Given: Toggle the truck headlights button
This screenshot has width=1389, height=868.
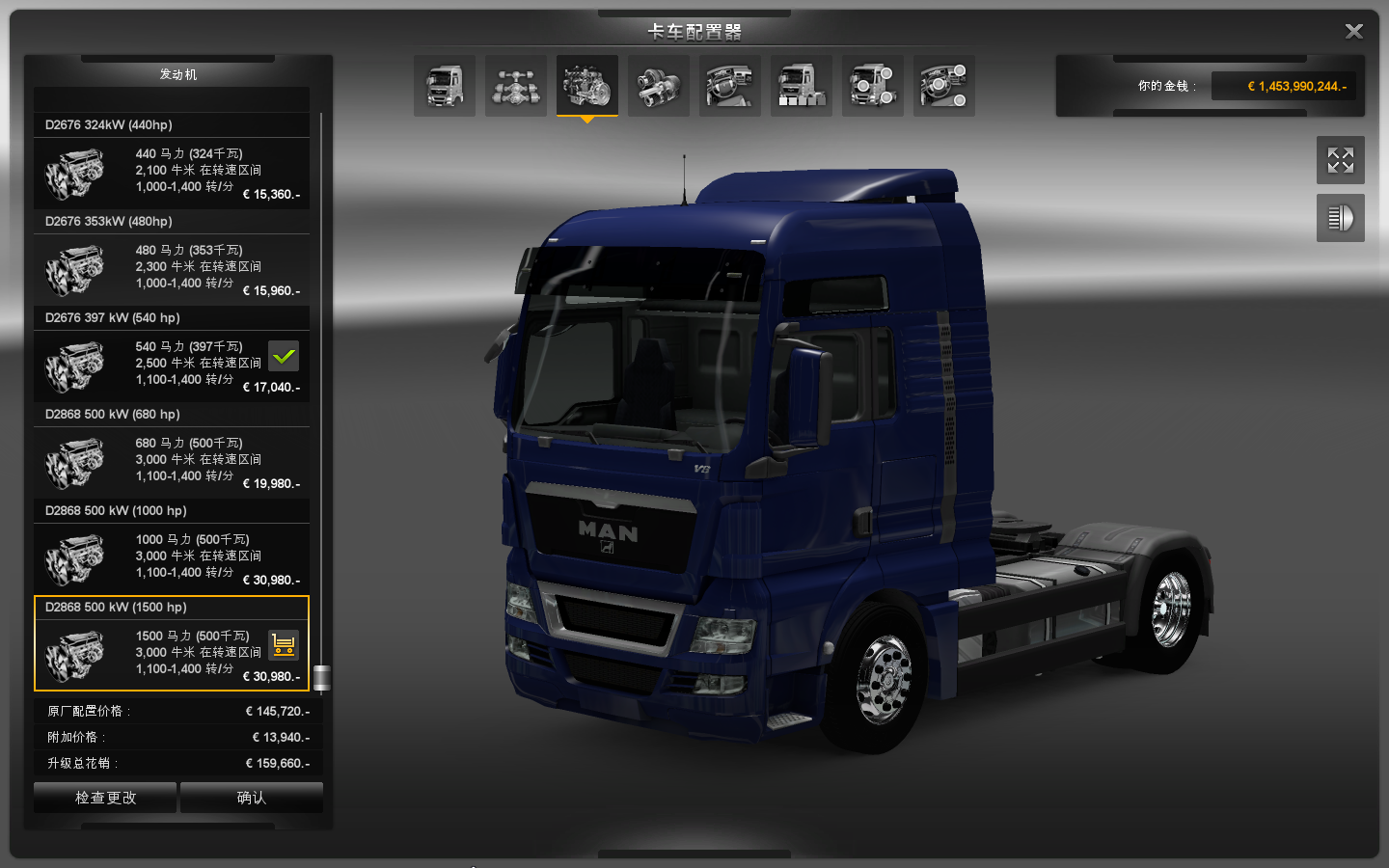Looking at the screenshot, I should [1341, 218].
